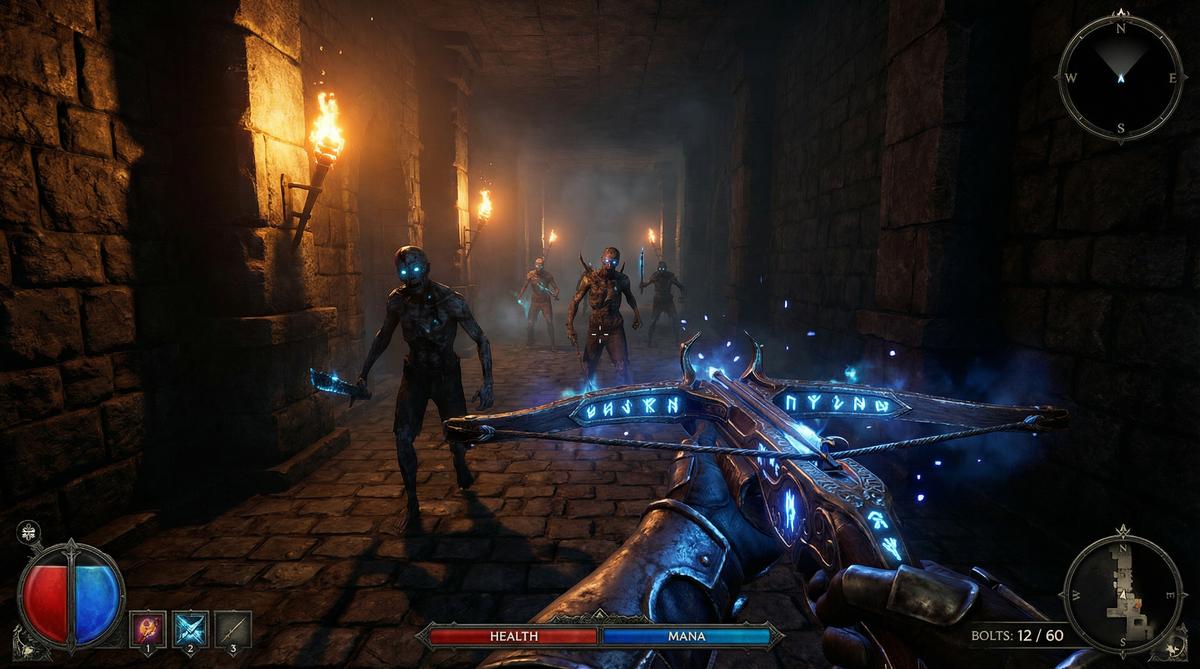Use the crossed ice bolts ability
The height and width of the screenshot is (669, 1200).
[190, 628]
